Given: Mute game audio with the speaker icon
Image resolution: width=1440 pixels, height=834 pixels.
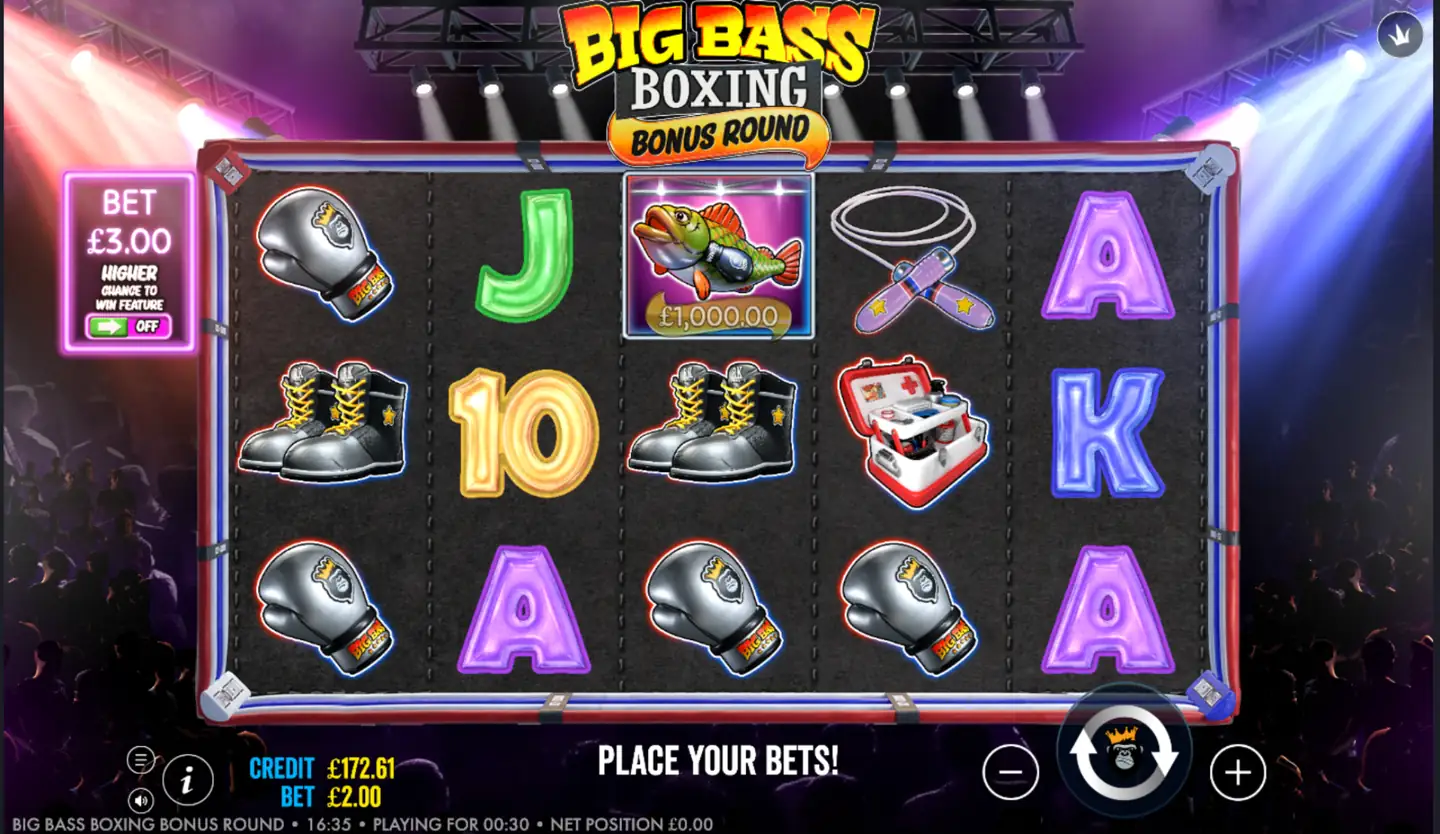Looking at the screenshot, I should click(140, 800).
